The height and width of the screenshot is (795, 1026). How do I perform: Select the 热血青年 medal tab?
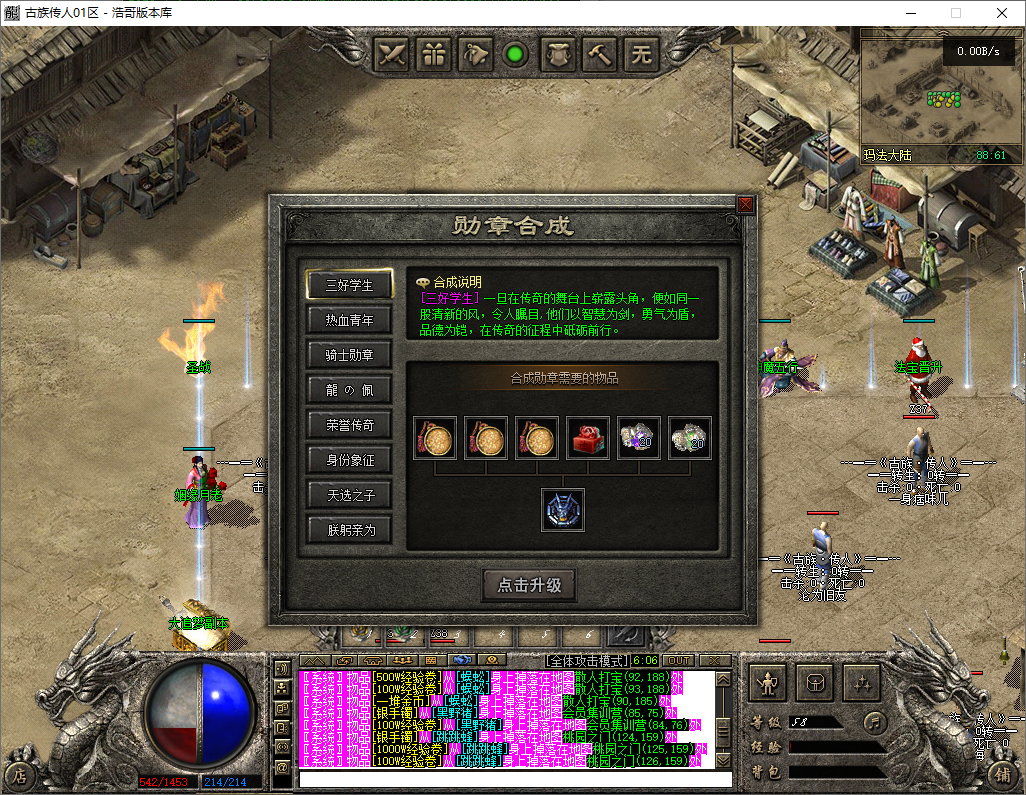click(349, 320)
